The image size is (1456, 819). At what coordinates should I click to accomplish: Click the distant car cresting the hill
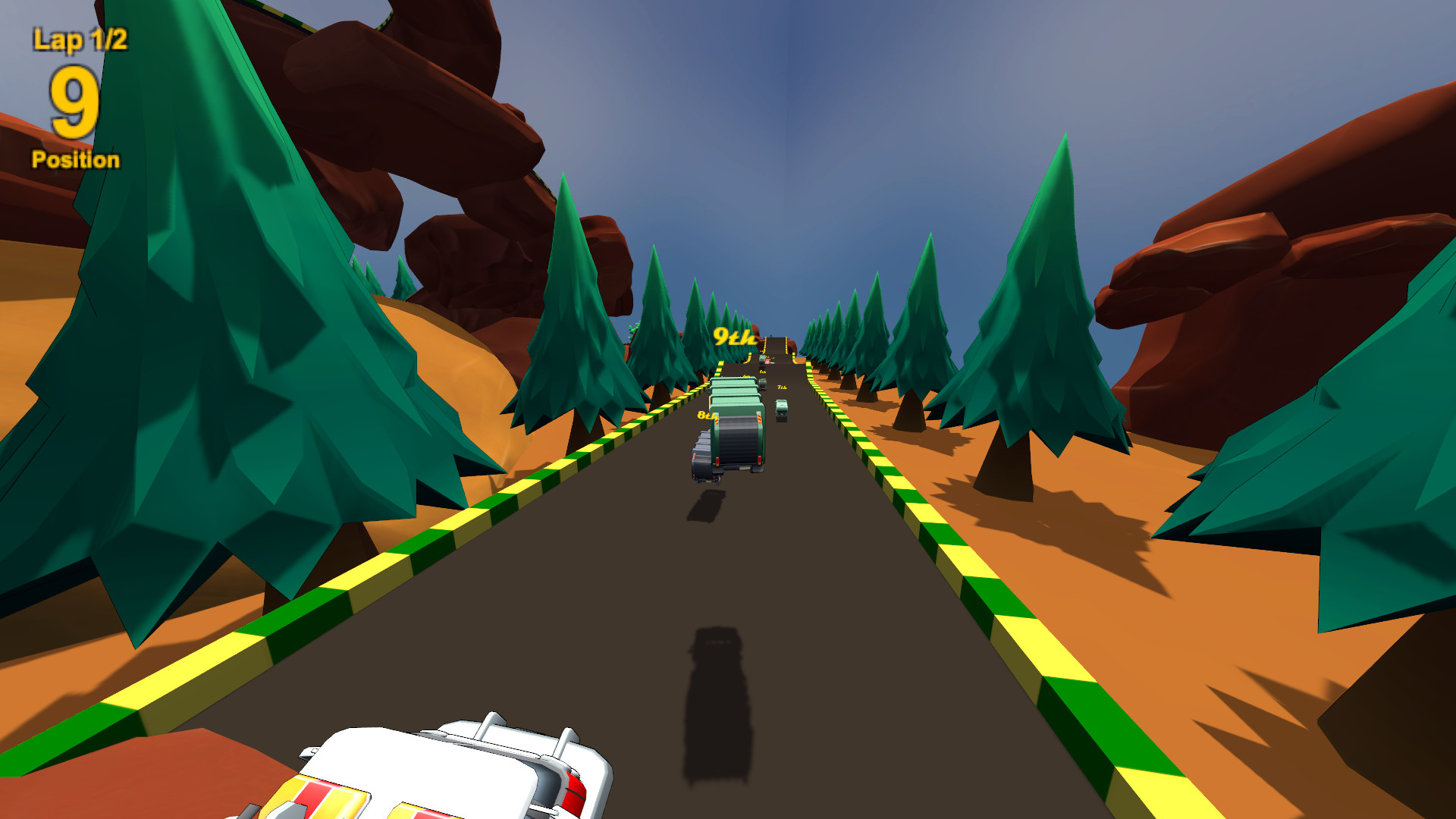click(762, 359)
